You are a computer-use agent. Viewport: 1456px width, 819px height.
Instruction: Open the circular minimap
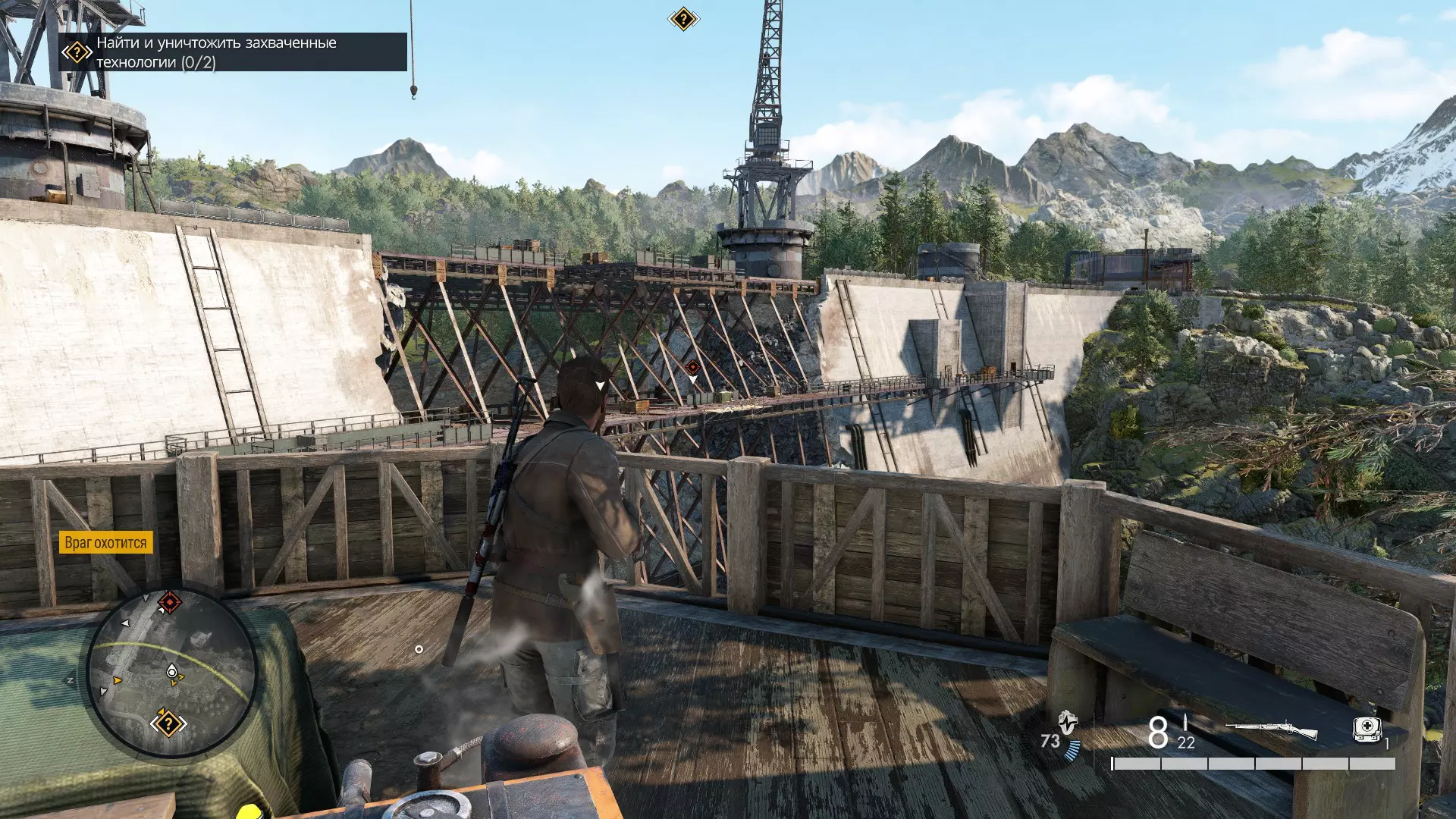172,672
